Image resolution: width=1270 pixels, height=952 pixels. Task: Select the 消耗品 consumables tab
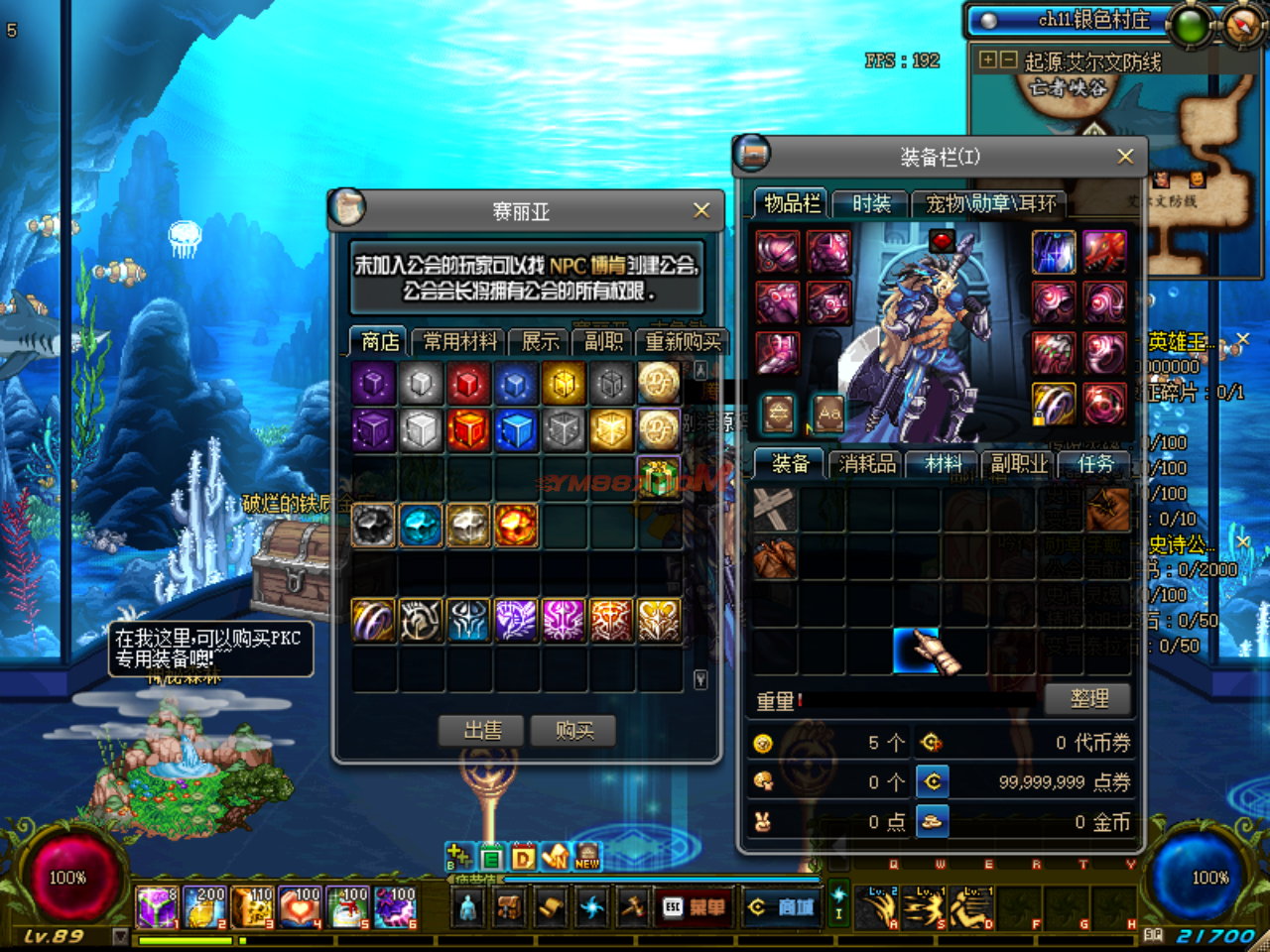(x=867, y=464)
